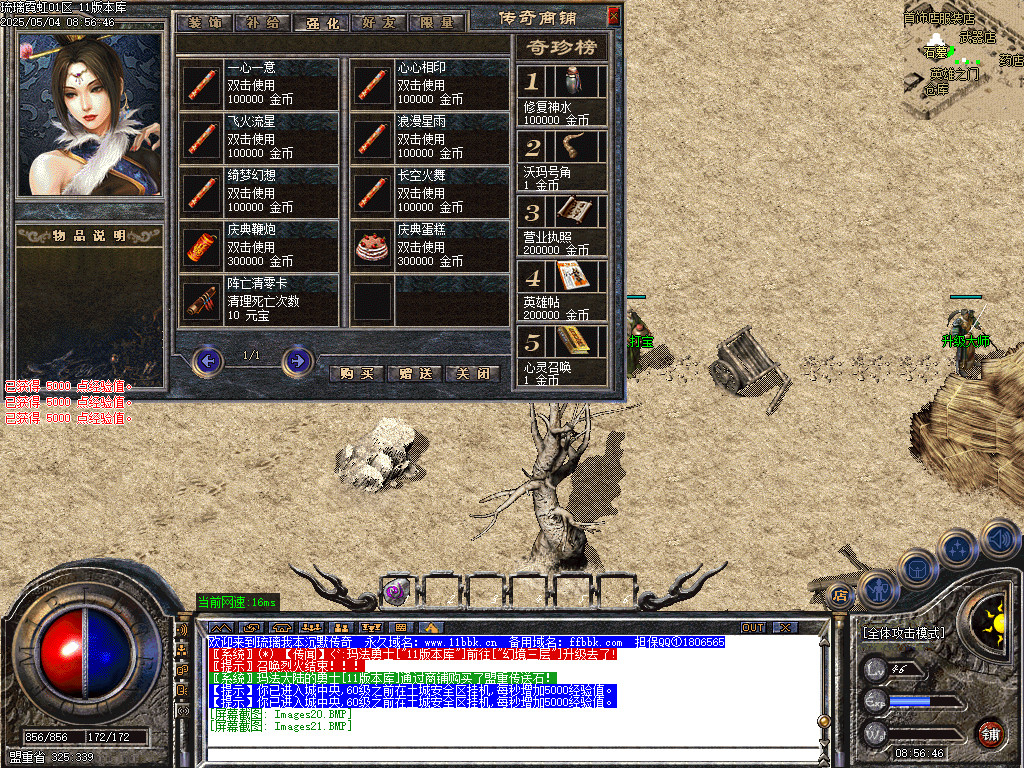1024x768 pixels.
Task: Select the 阵亡清零卡 item
Action: click(259, 300)
